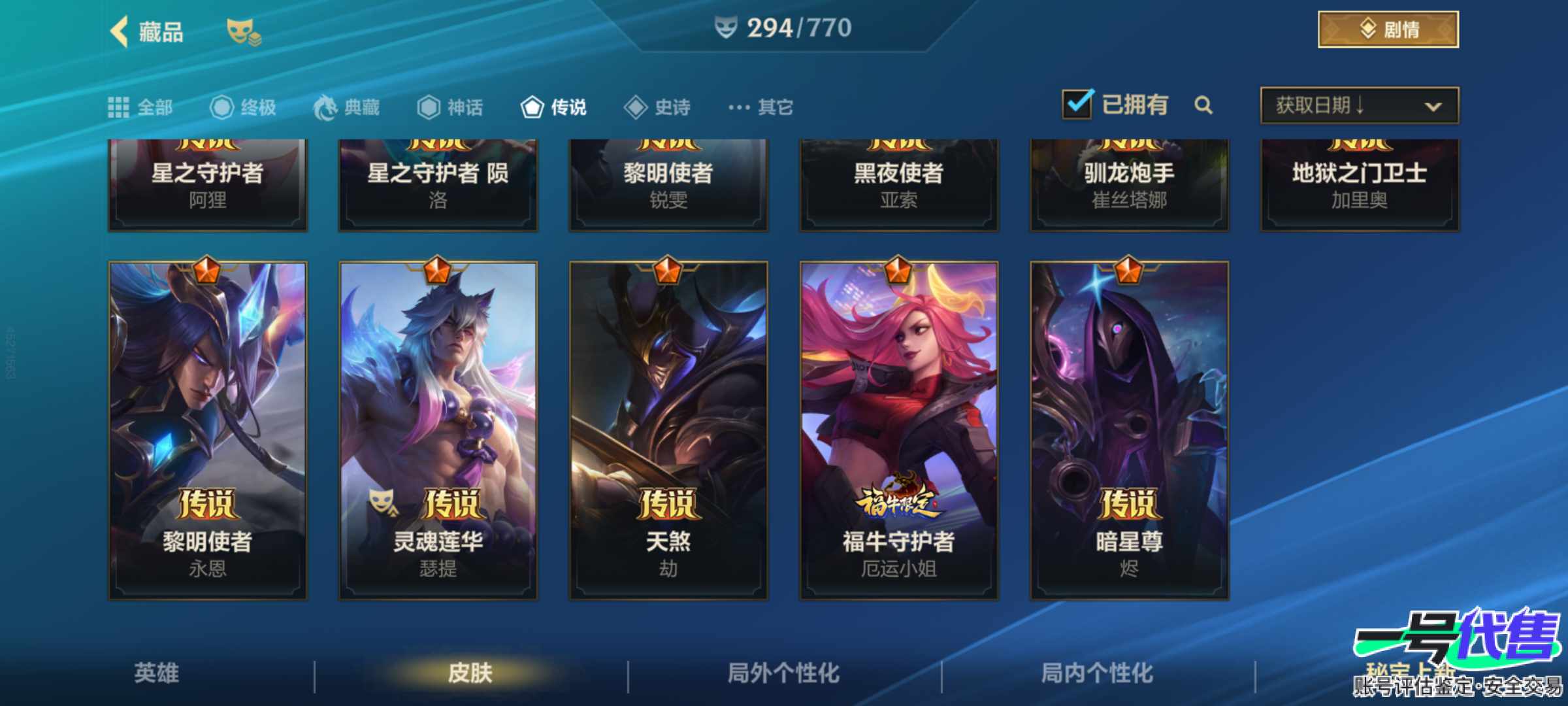Expand the 其它 filter options
Image resolution: width=1568 pixels, height=706 pixels.
click(759, 107)
